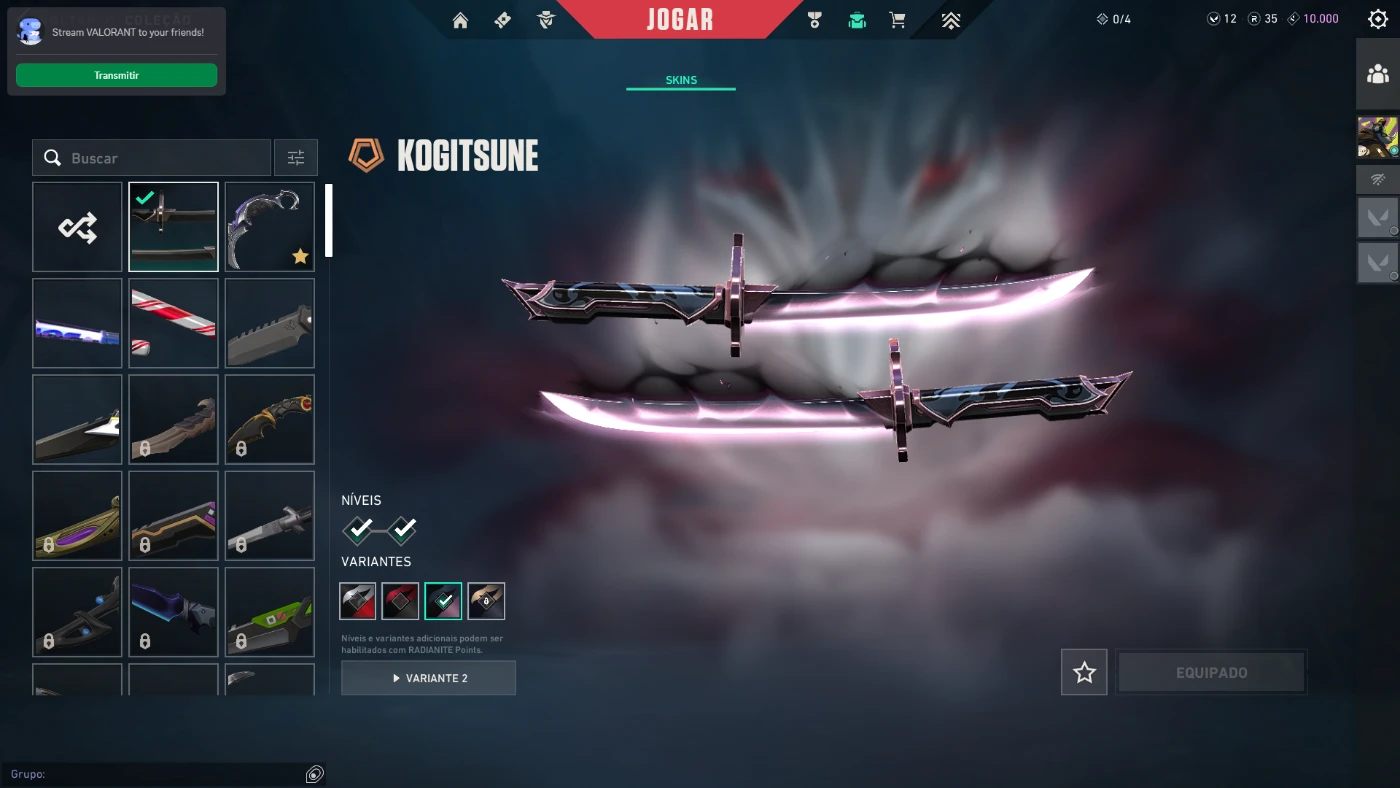Switch to the SKINS tab

(681, 80)
